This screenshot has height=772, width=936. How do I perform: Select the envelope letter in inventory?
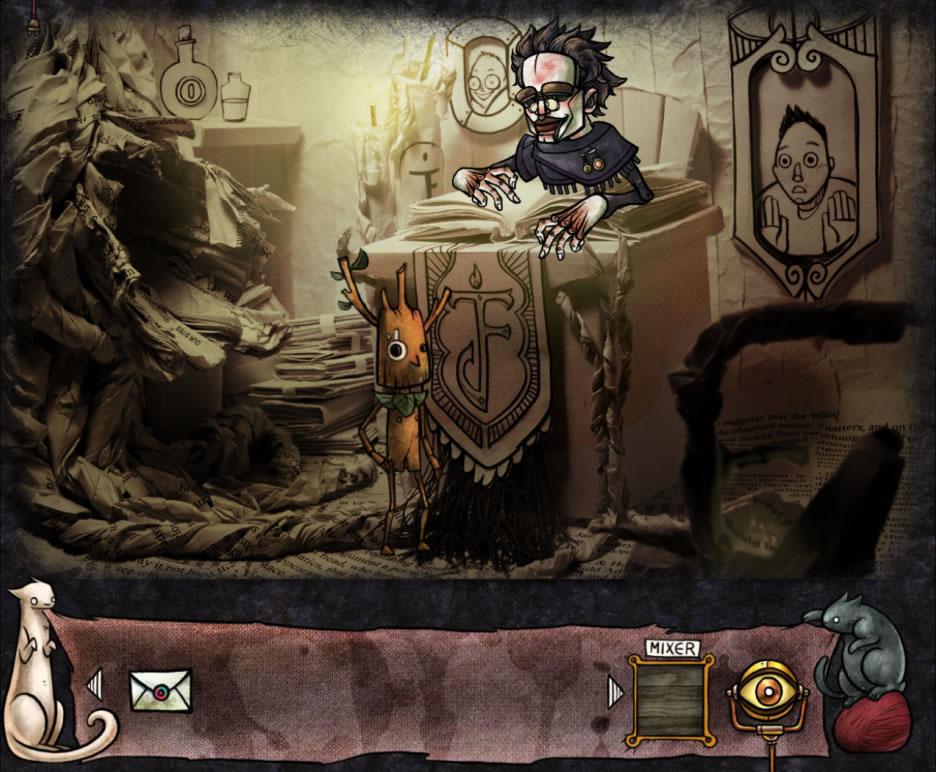point(160,691)
